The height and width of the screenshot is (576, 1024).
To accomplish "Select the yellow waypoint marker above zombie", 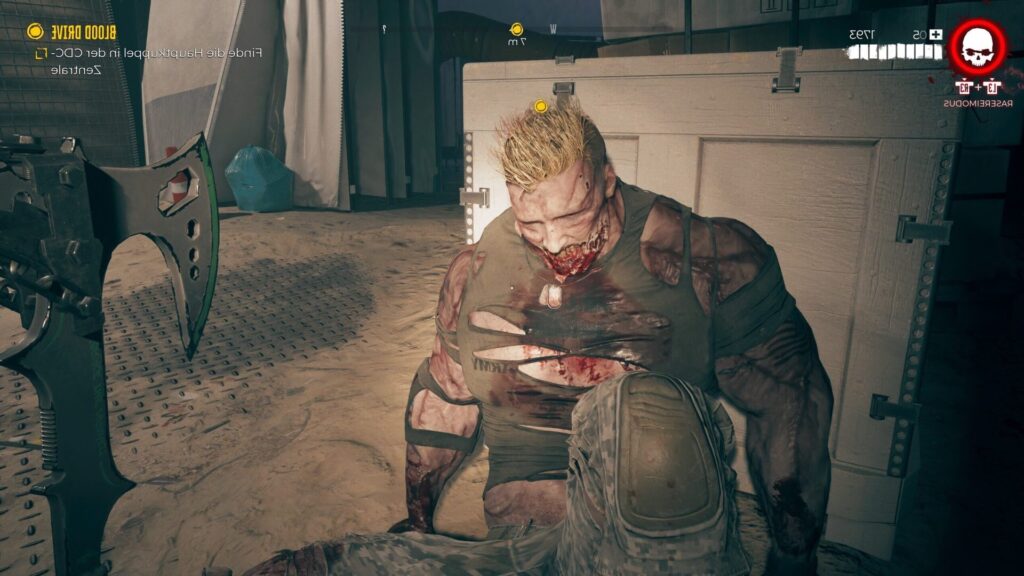I will click(541, 105).
